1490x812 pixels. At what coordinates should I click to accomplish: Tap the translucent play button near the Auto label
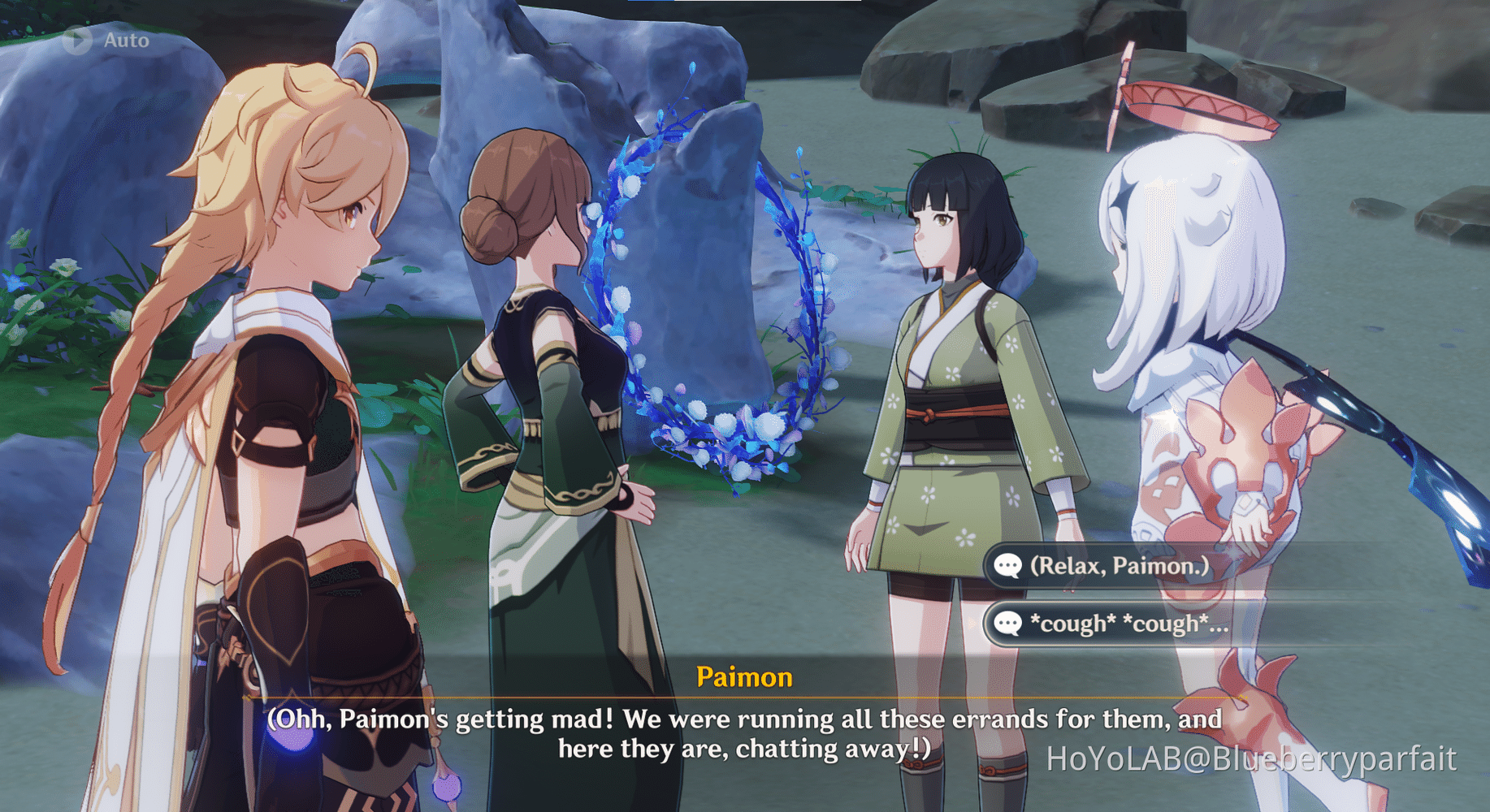click(76, 40)
